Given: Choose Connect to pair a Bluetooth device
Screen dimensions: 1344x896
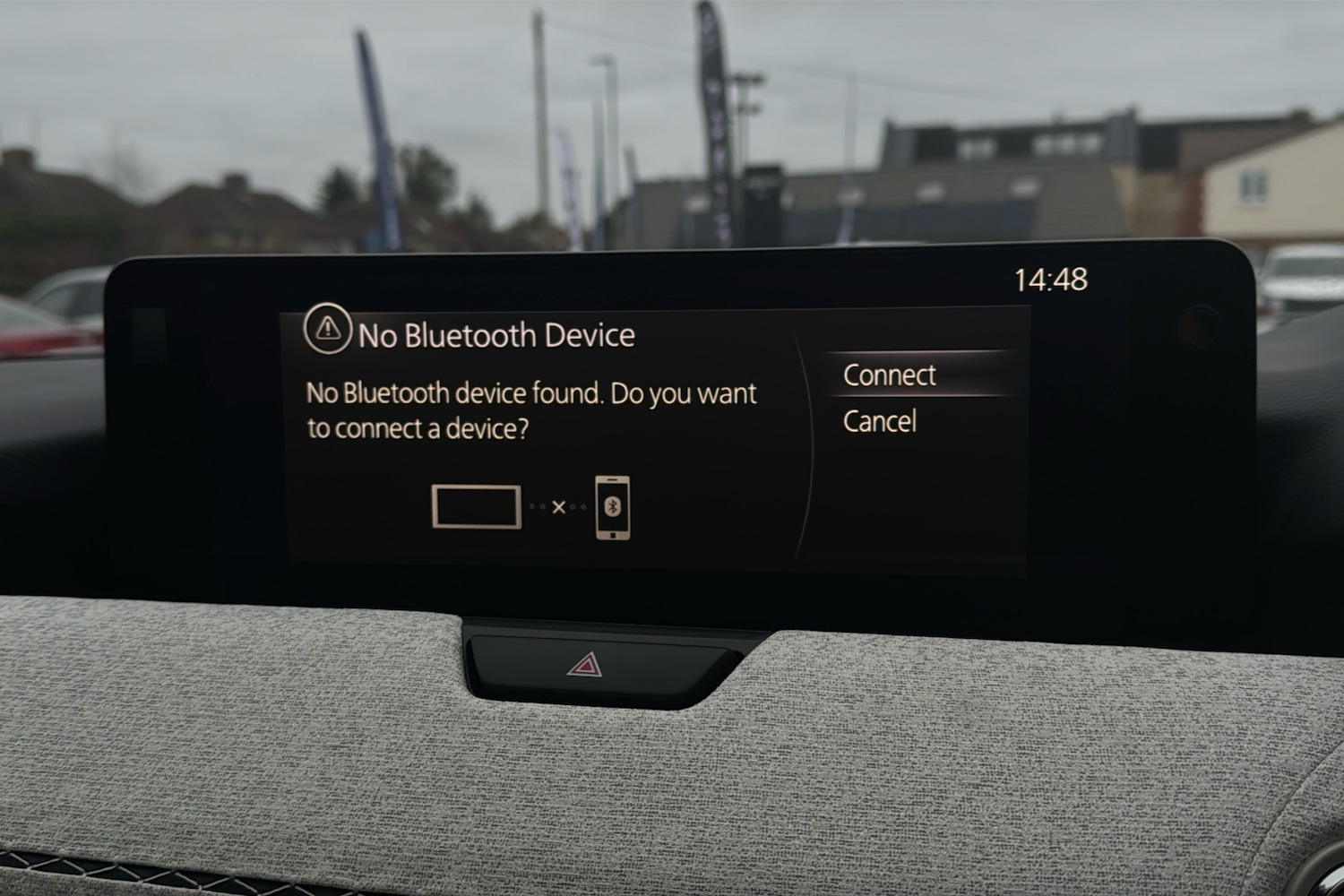Looking at the screenshot, I should click(x=890, y=375).
